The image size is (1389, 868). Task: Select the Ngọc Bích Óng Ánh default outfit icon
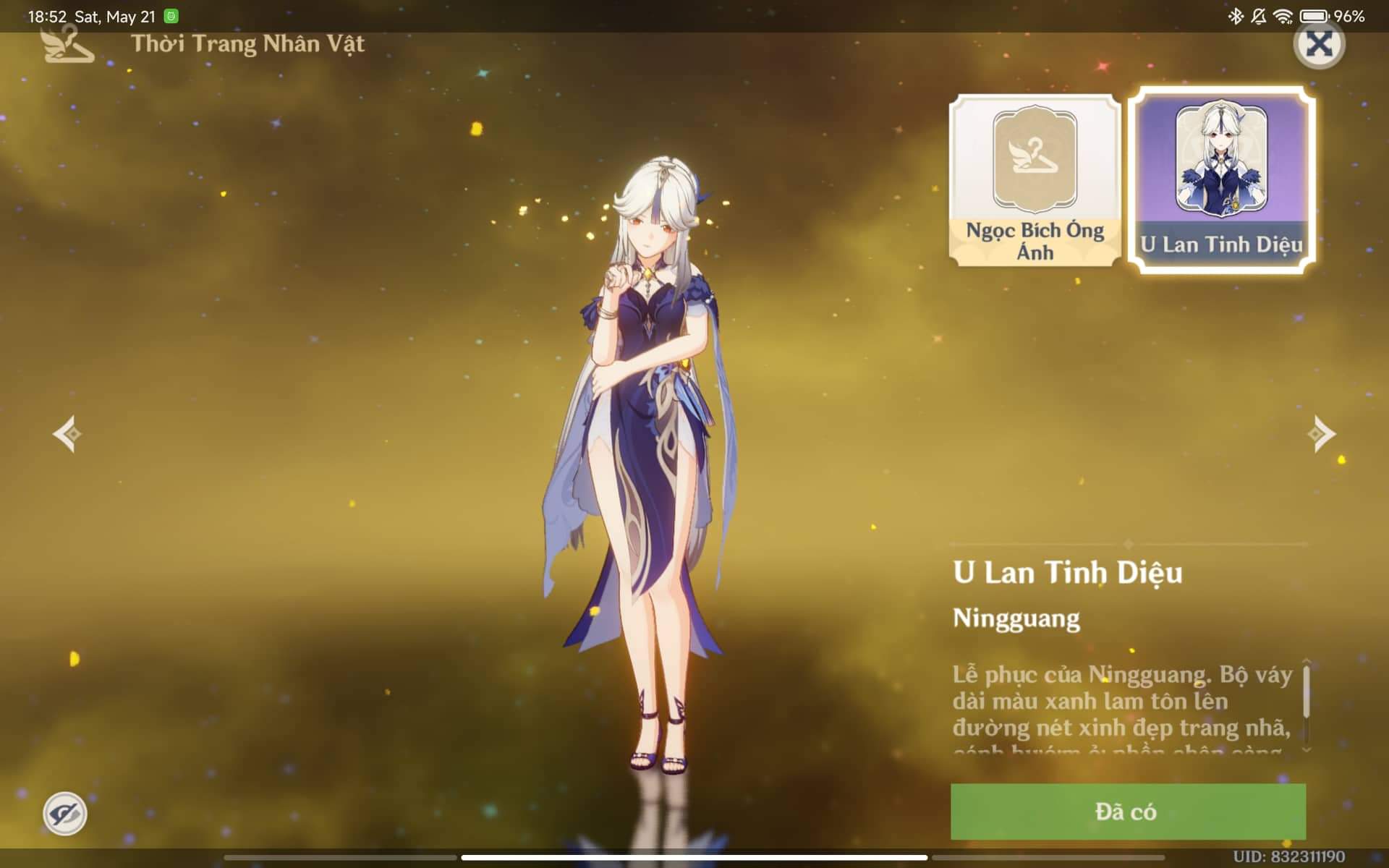[1035, 179]
